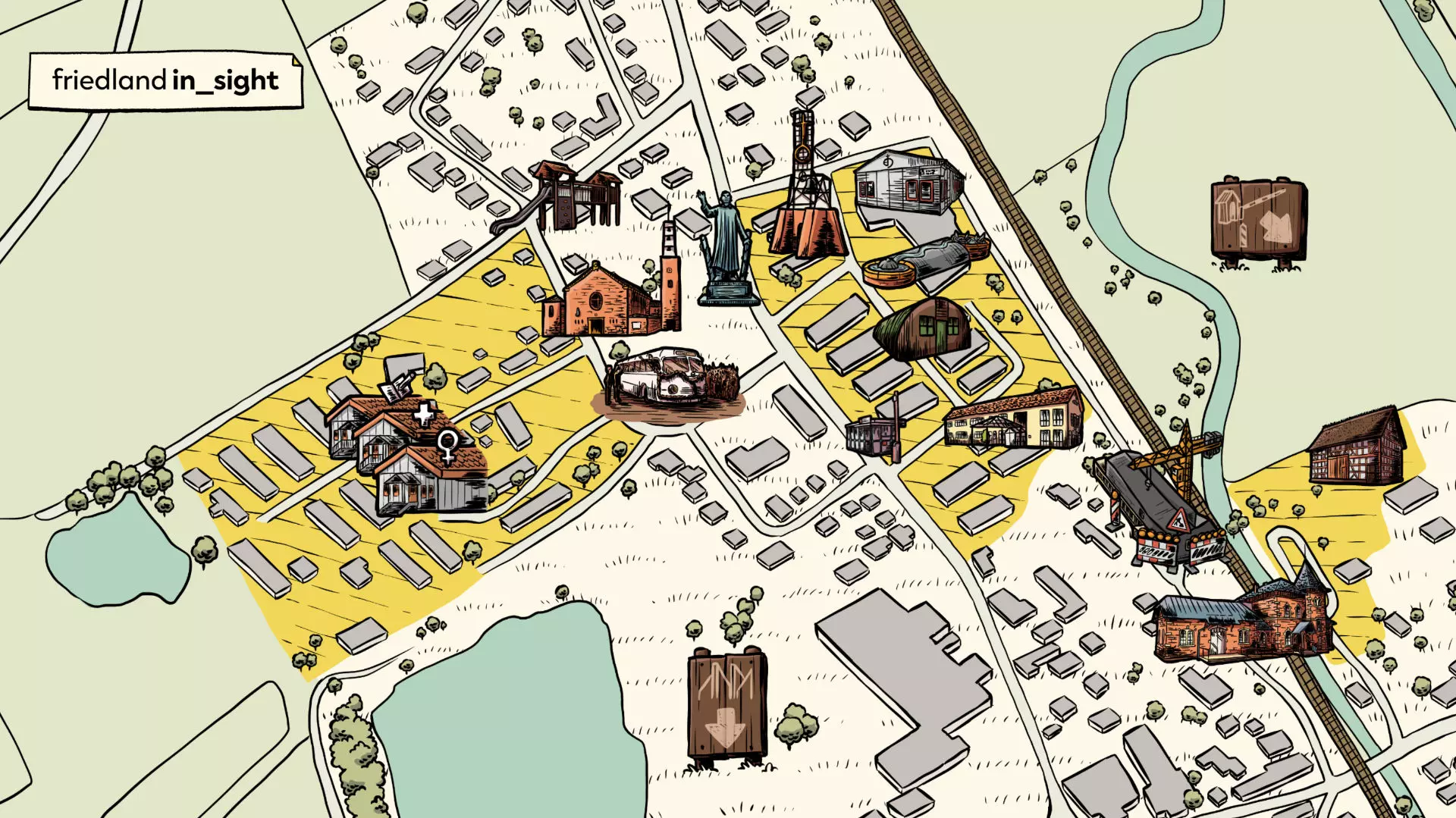This screenshot has width=1456, height=818.
Task: Click the friedland in_sight title label
Action: tap(165, 80)
